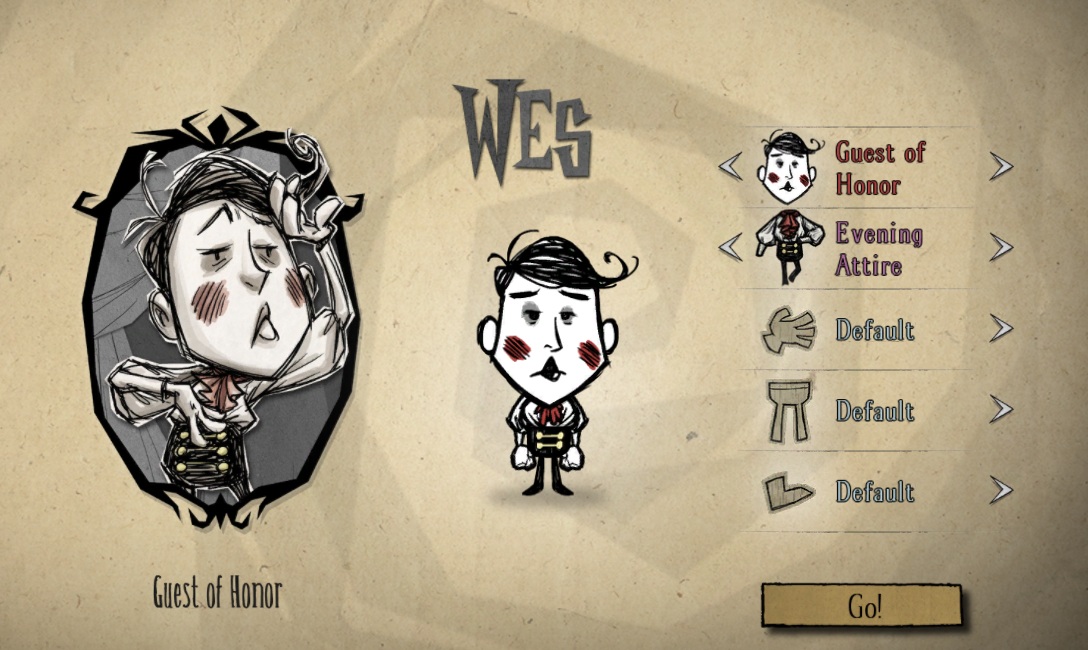
Task: Select the previous head skin before Guest of Honor
Action: pyautogui.click(x=731, y=167)
